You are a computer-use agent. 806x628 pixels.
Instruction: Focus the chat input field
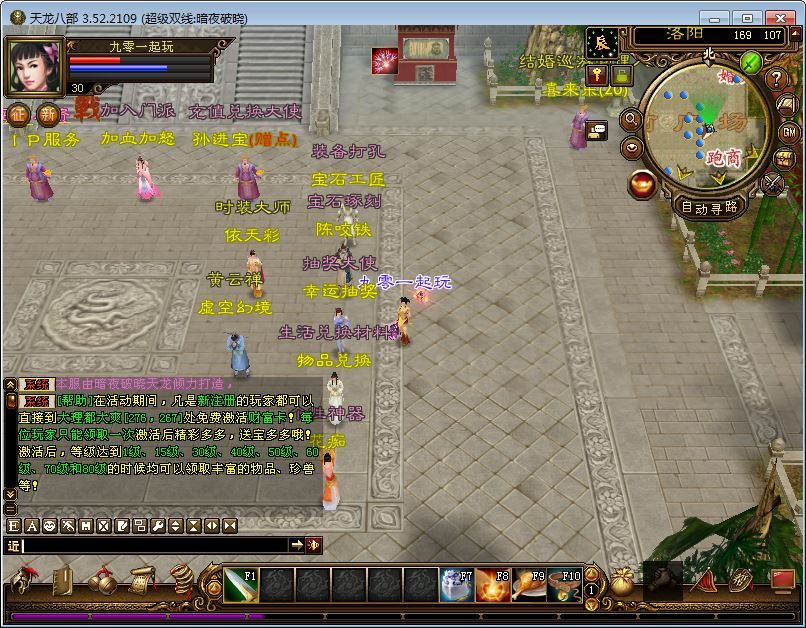(x=155, y=545)
